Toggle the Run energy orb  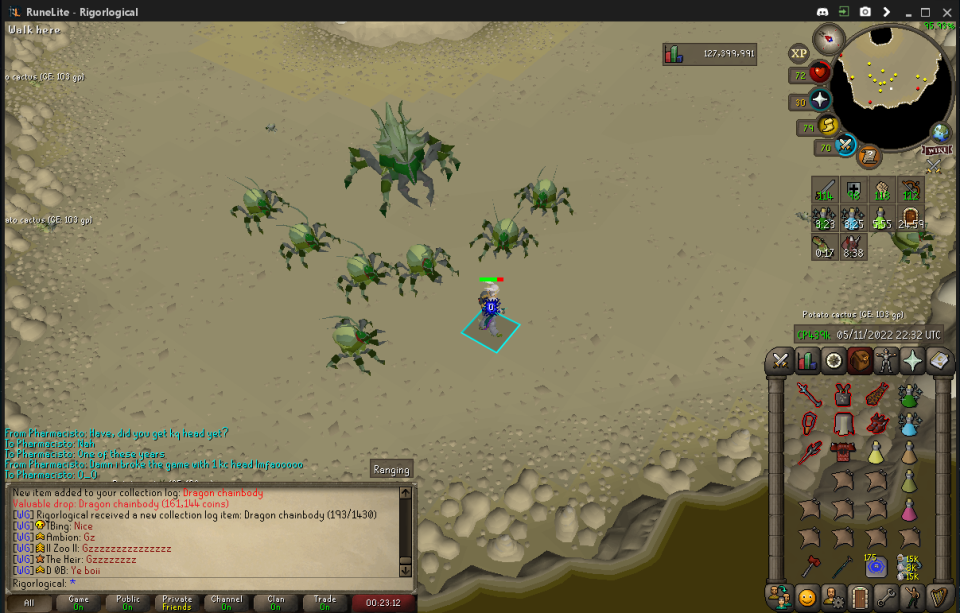(x=828, y=126)
